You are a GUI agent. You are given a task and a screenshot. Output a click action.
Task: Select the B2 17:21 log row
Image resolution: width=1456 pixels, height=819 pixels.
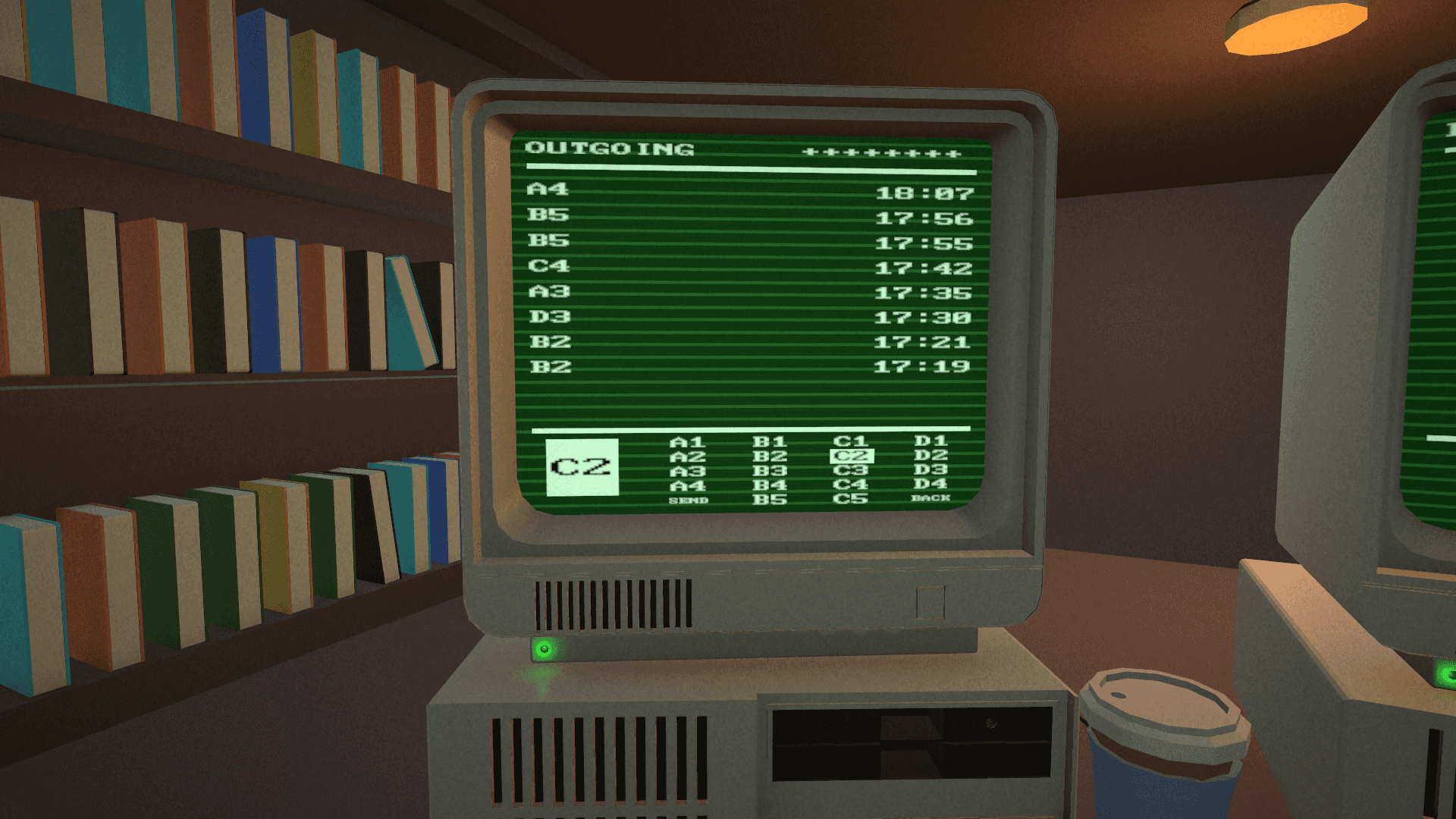coord(751,342)
